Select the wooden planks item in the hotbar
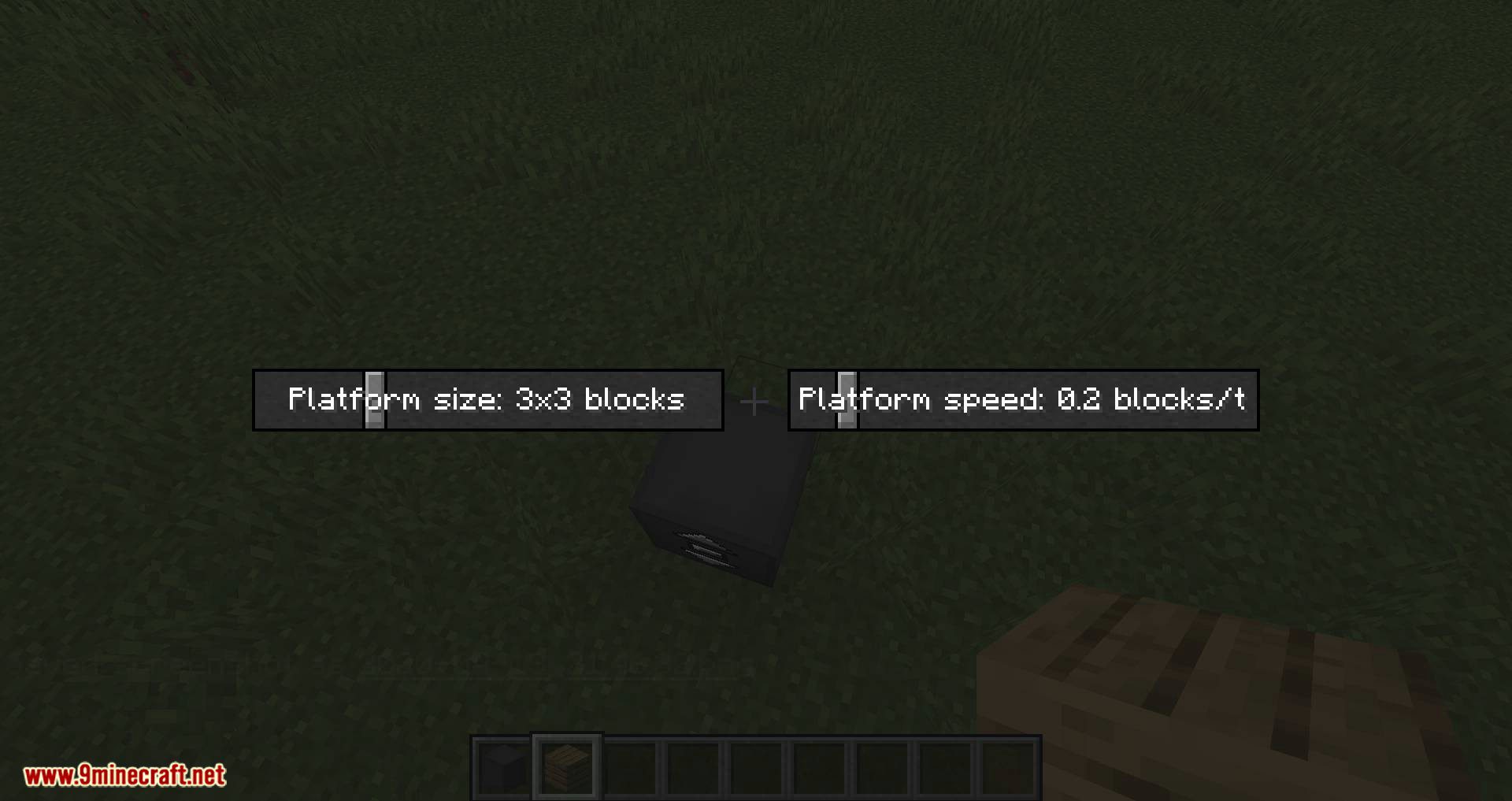 [565, 766]
